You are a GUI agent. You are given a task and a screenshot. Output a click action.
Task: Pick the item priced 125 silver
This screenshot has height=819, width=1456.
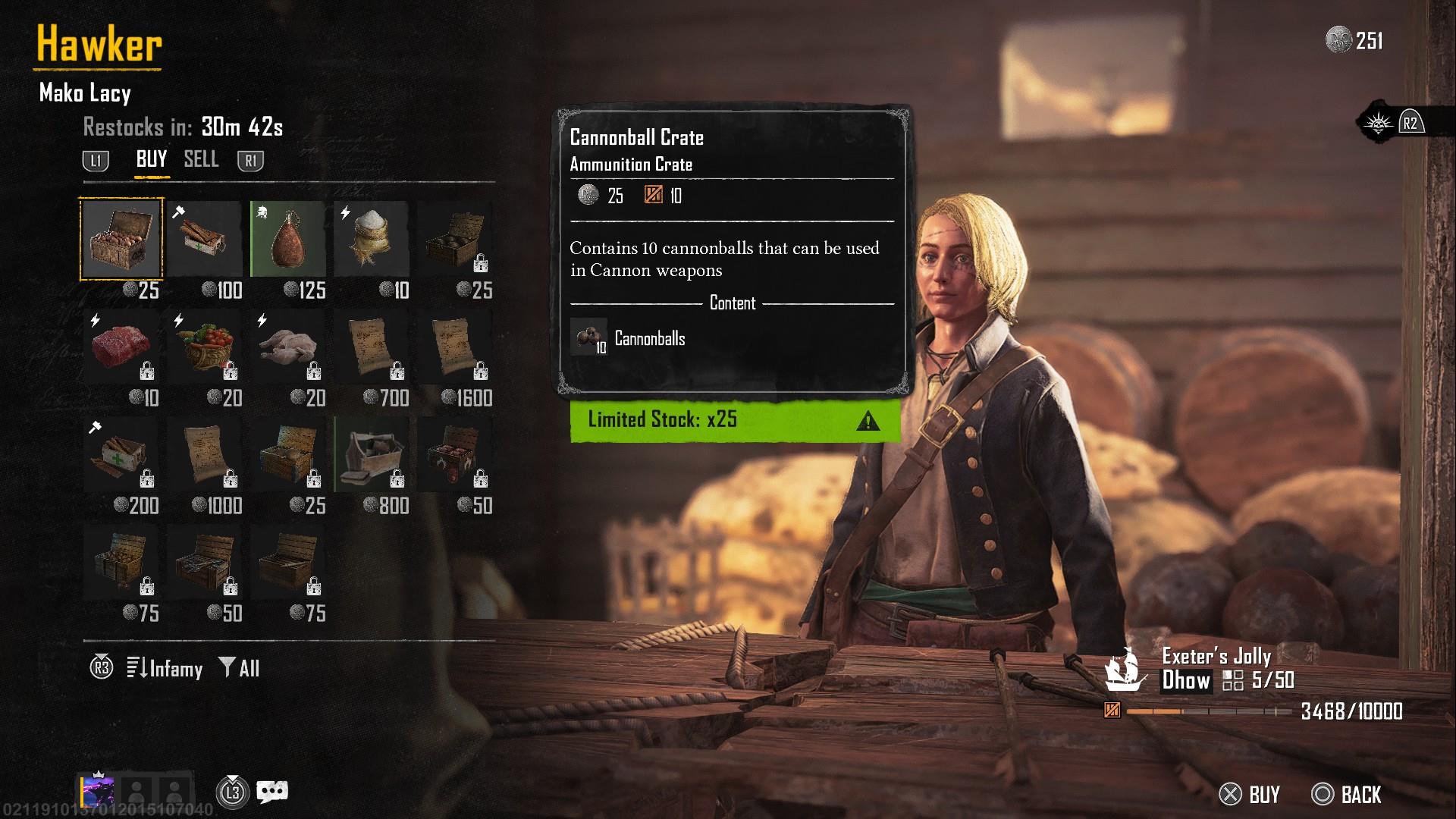coord(288,240)
